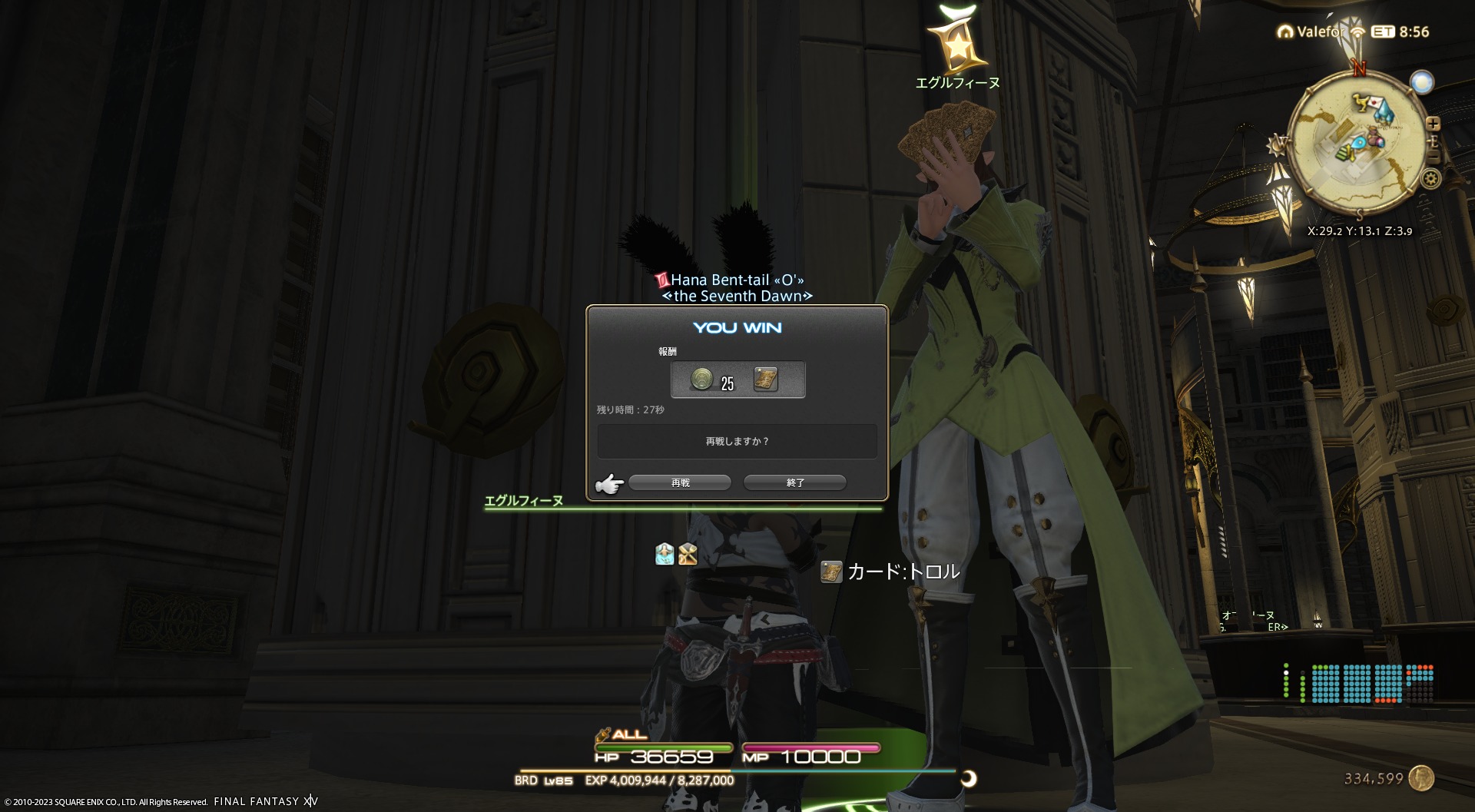
Task: Check the weather icon beside the minimap
Action: tap(1422, 82)
